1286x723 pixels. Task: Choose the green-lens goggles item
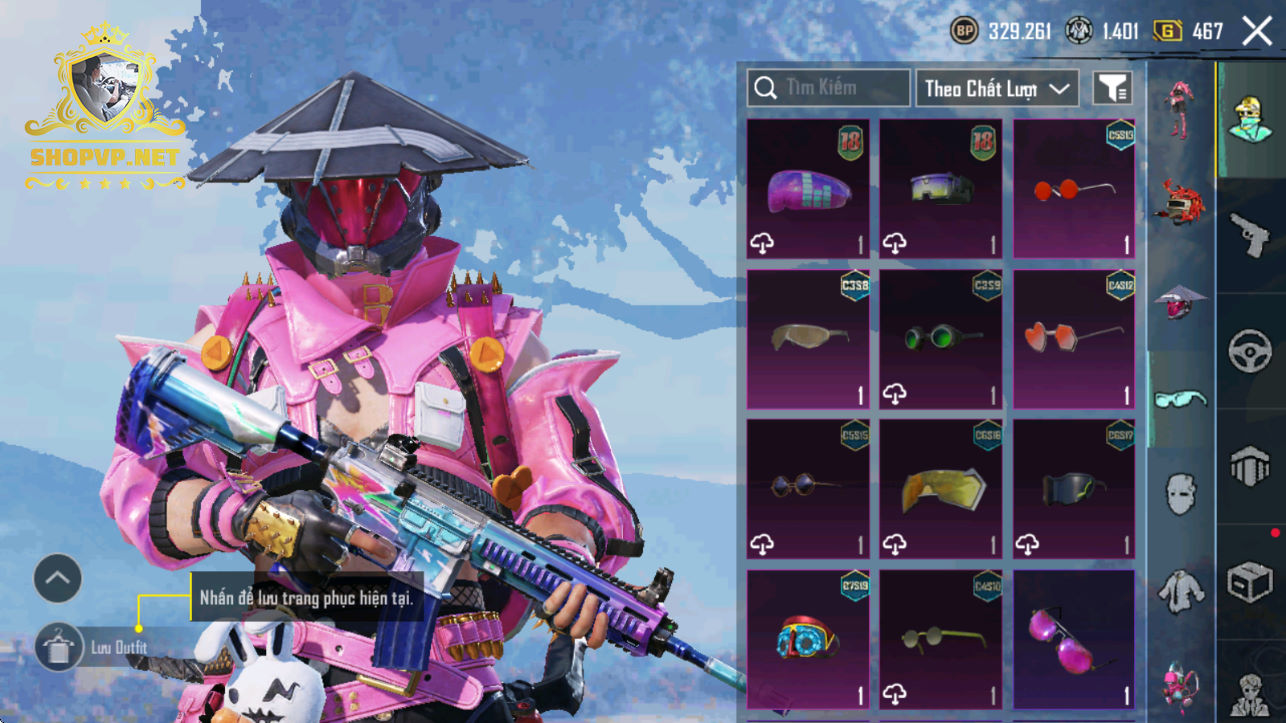[x=941, y=339]
